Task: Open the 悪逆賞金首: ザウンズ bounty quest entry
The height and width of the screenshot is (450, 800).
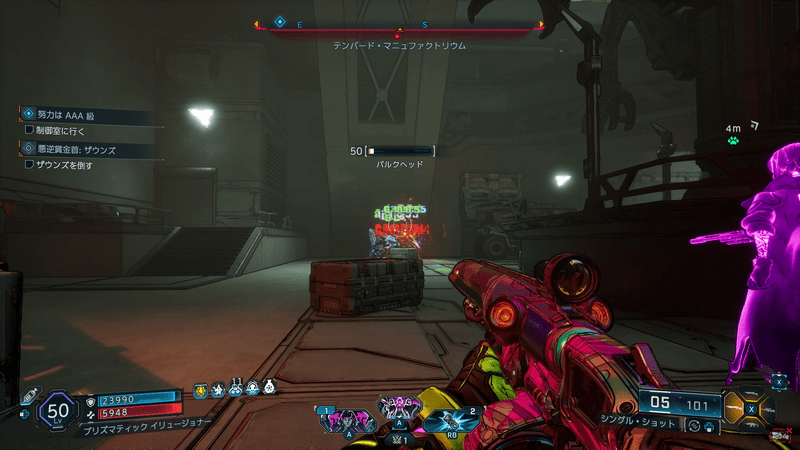Action: (90, 151)
